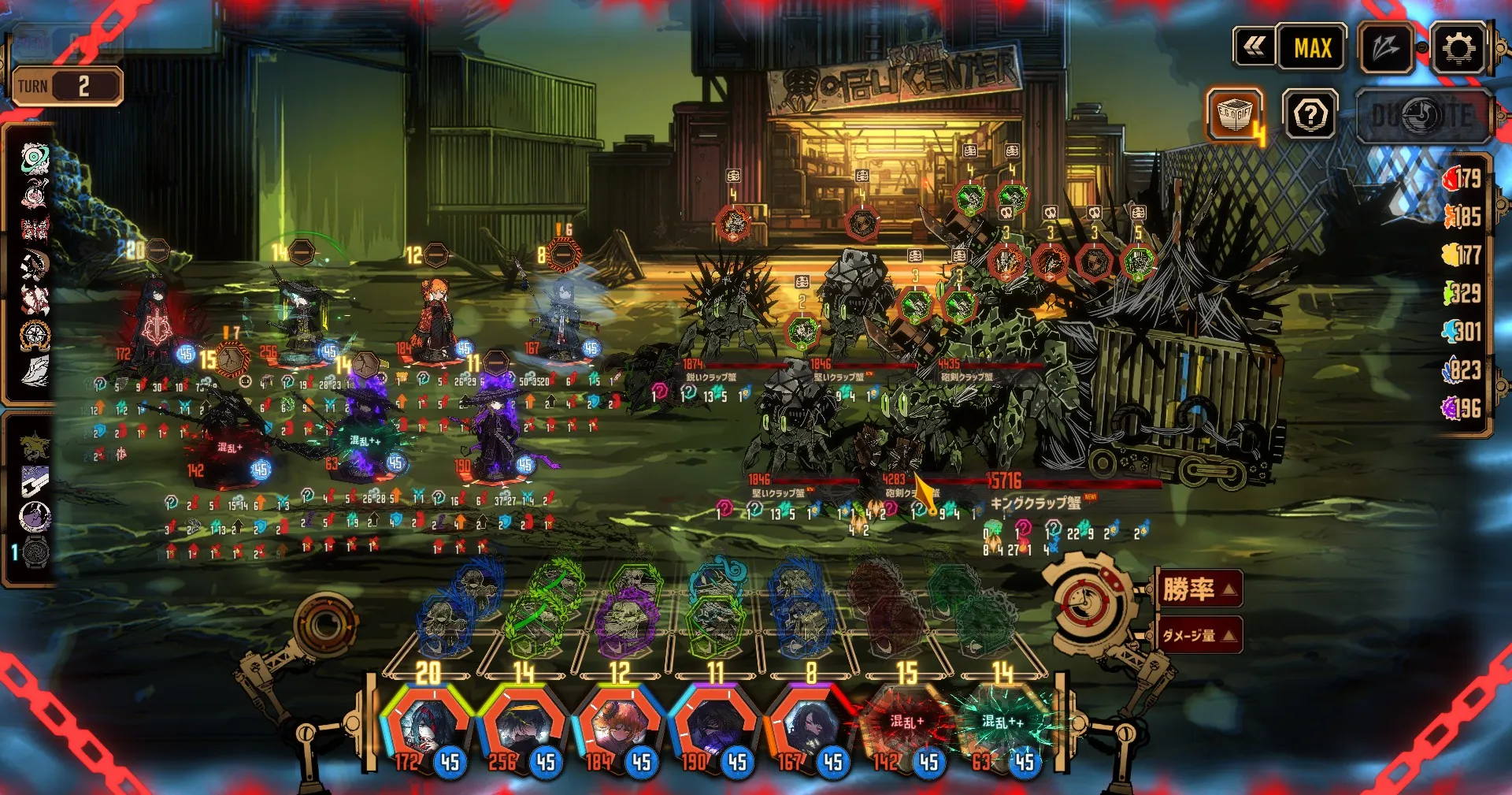Open the E.G.O gift box icon
This screenshot has height=795, width=1512.
pos(1235,115)
